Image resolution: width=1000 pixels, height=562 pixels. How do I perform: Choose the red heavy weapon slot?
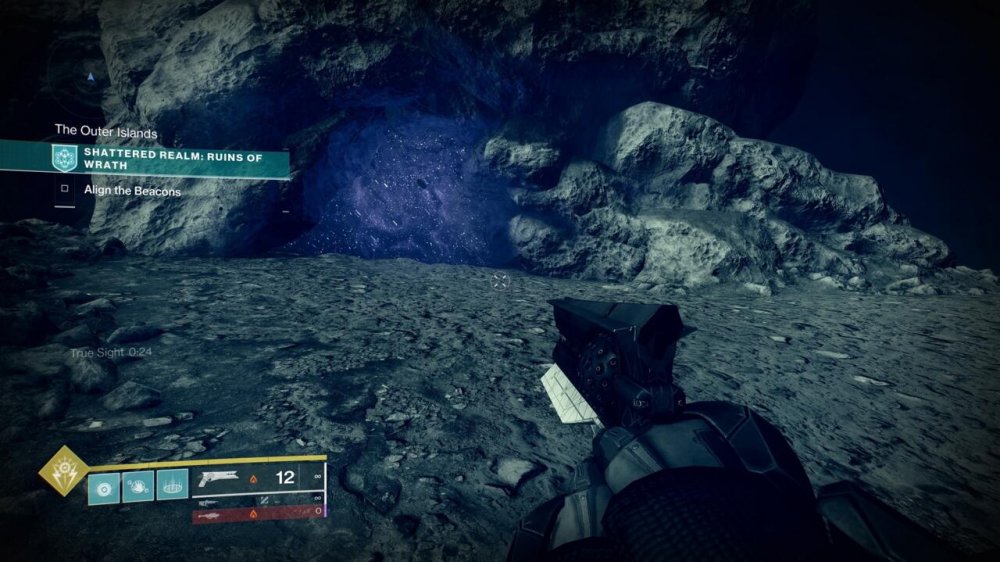tap(257, 514)
